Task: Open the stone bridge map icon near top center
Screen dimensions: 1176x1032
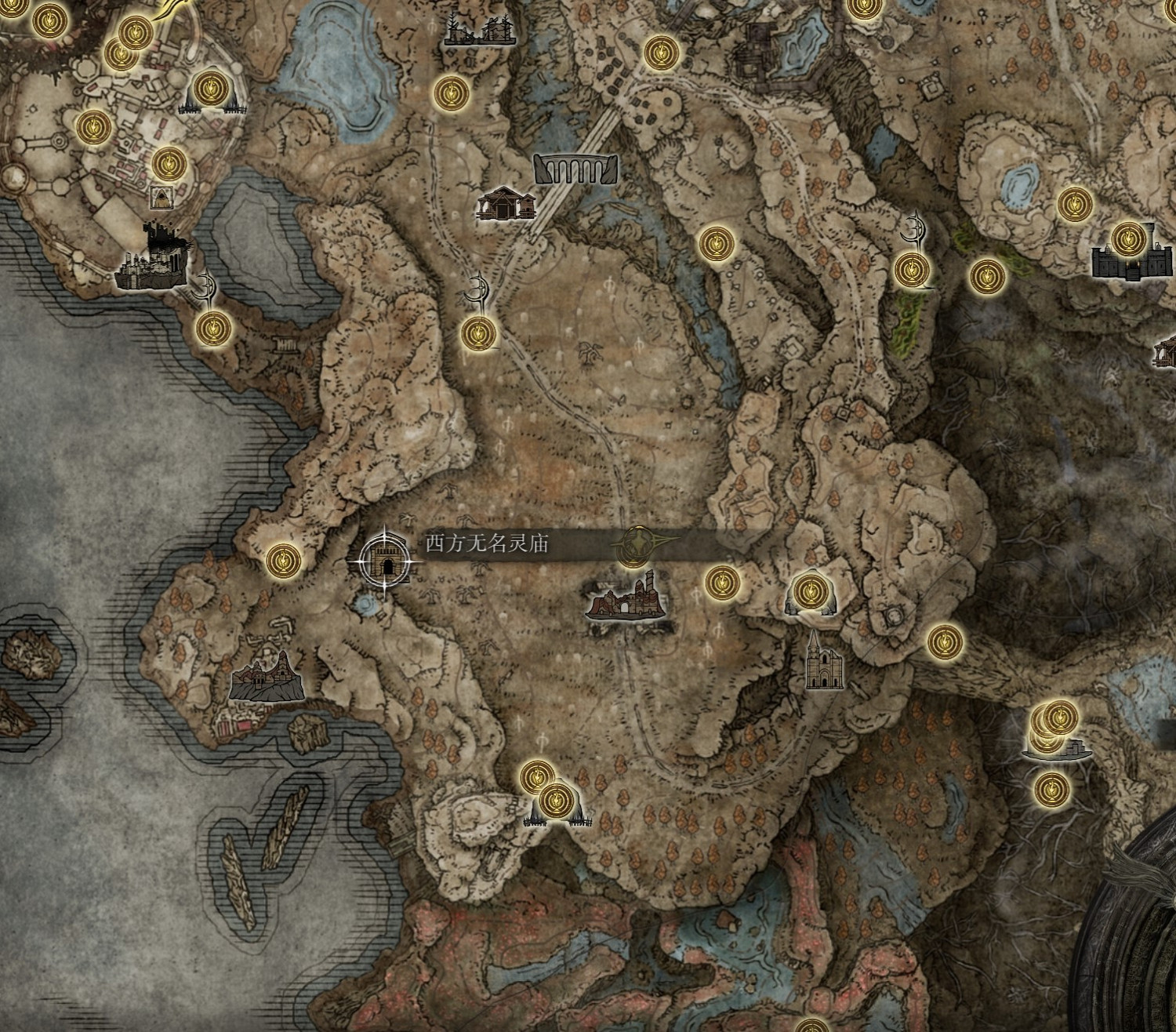Action: pos(575,168)
